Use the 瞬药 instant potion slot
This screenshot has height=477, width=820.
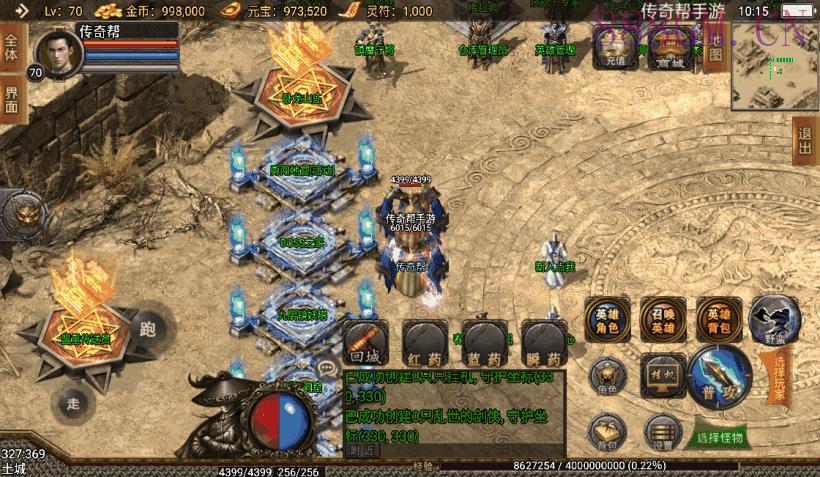pos(543,342)
